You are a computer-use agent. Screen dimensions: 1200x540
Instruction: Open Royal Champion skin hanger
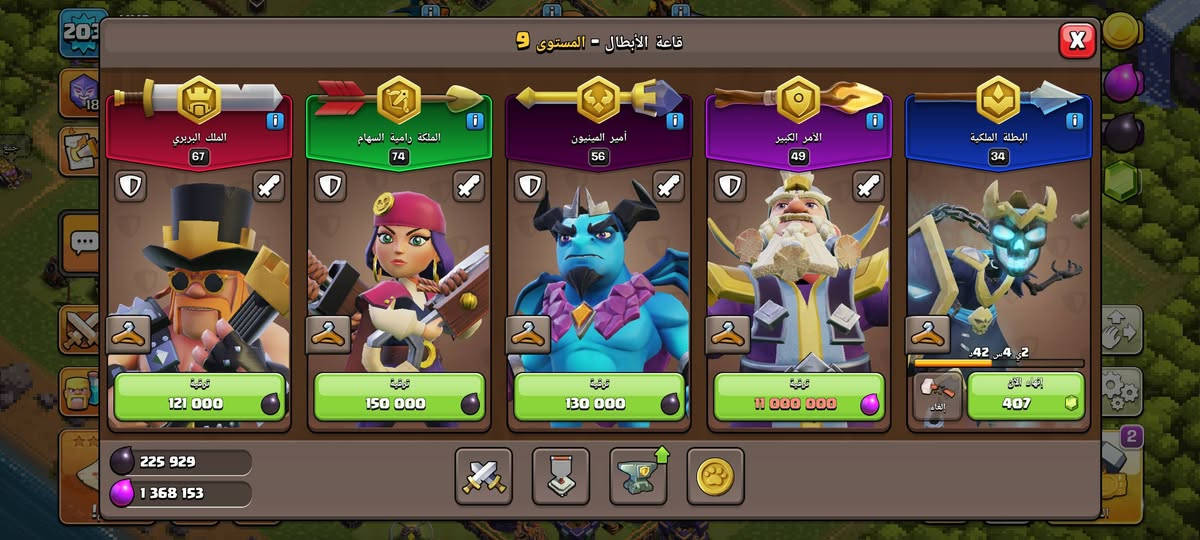click(928, 335)
